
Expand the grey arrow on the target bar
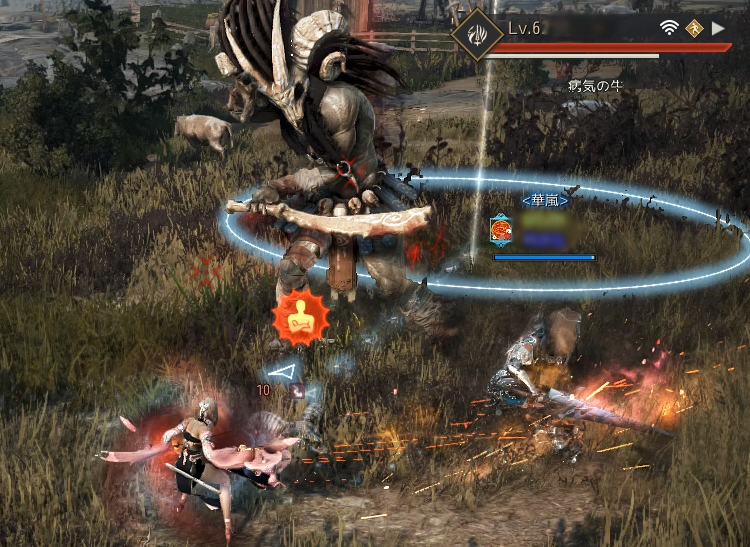pos(718,29)
